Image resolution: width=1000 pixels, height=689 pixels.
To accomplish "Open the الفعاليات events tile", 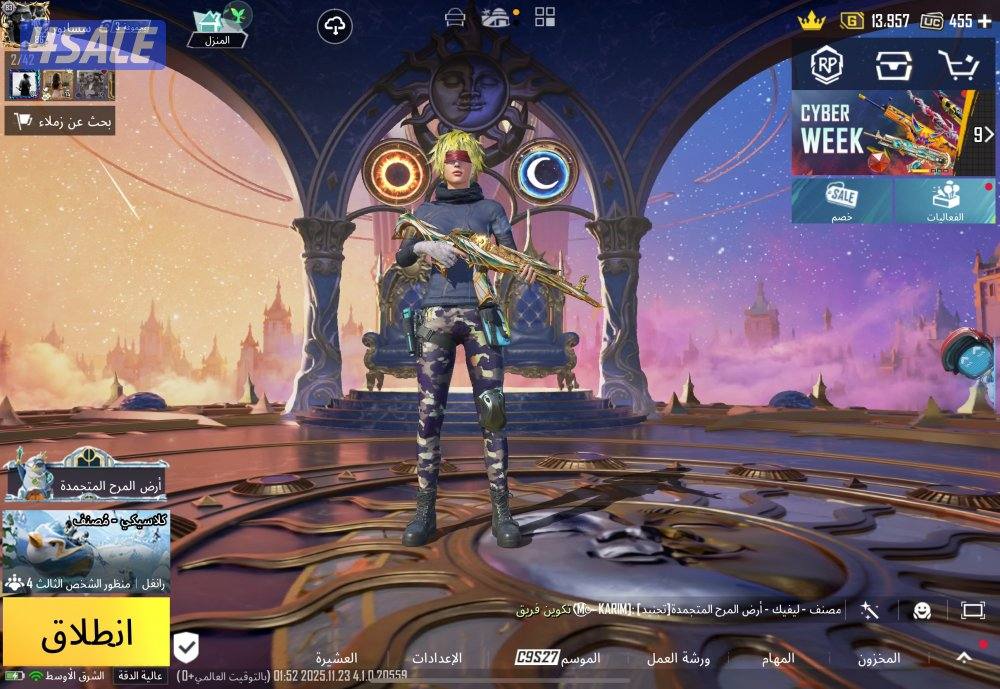I will 945,201.
